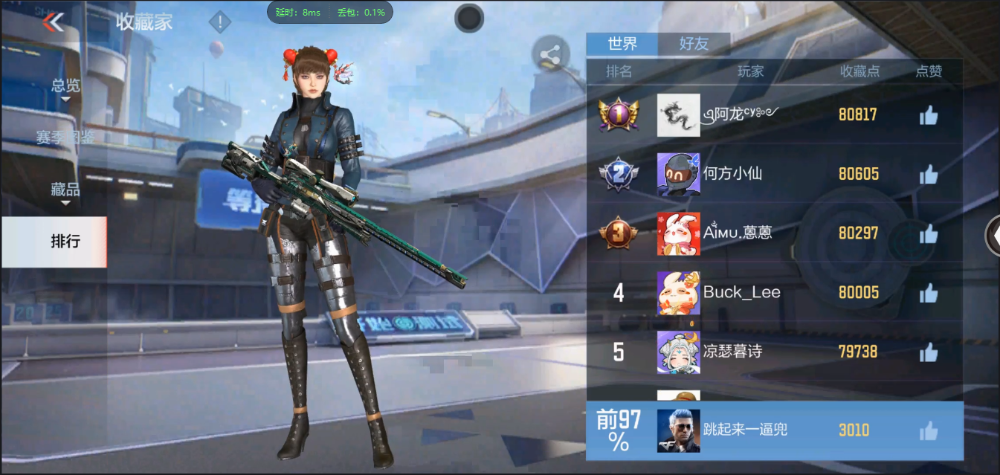
Task: Like the rank 1 player 阿龙
Action: tap(929, 115)
